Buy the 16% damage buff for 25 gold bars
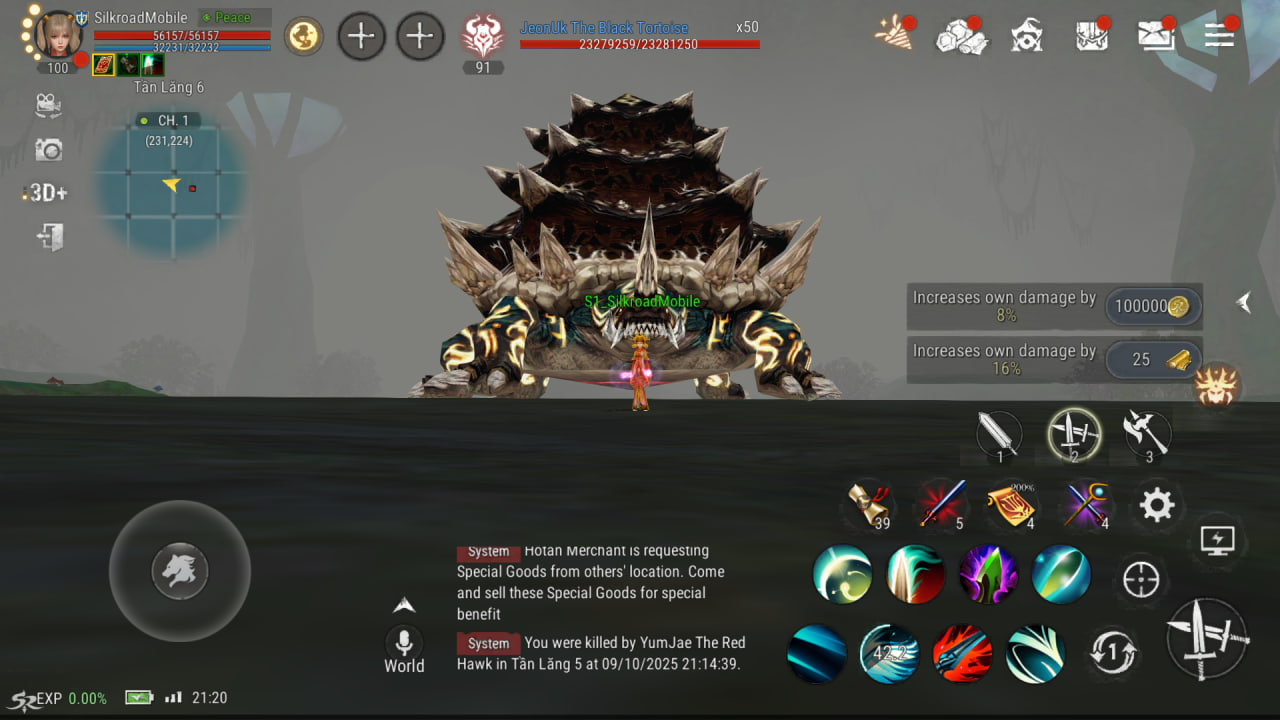The height and width of the screenshot is (720, 1280). point(1152,360)
